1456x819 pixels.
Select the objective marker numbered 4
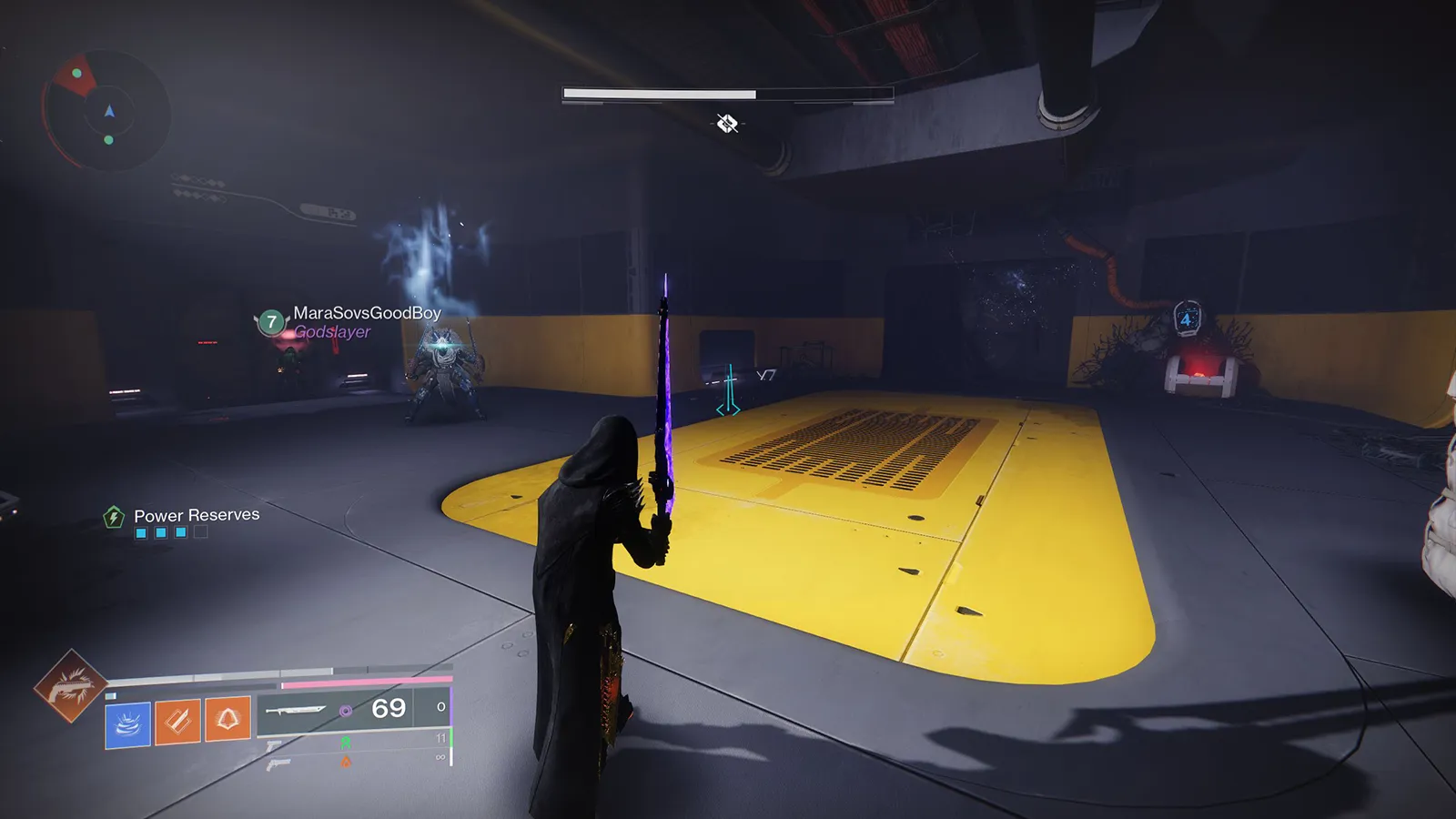tap(1187, 318)
